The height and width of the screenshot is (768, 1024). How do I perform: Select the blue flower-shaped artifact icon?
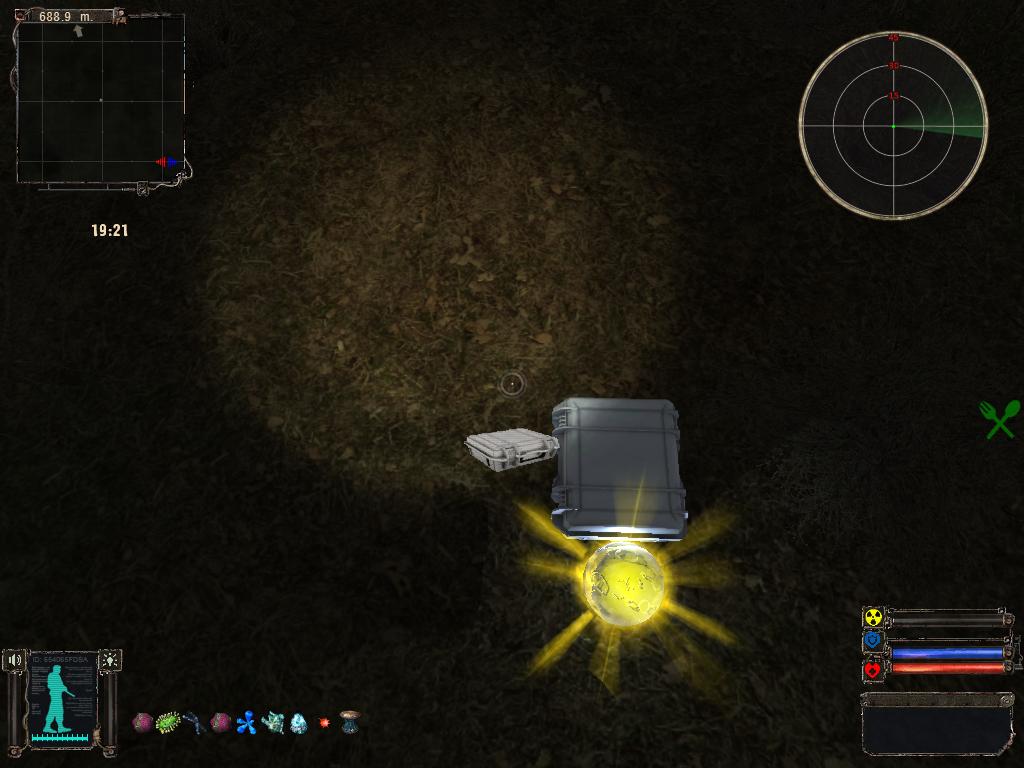(x=246, y=722)
